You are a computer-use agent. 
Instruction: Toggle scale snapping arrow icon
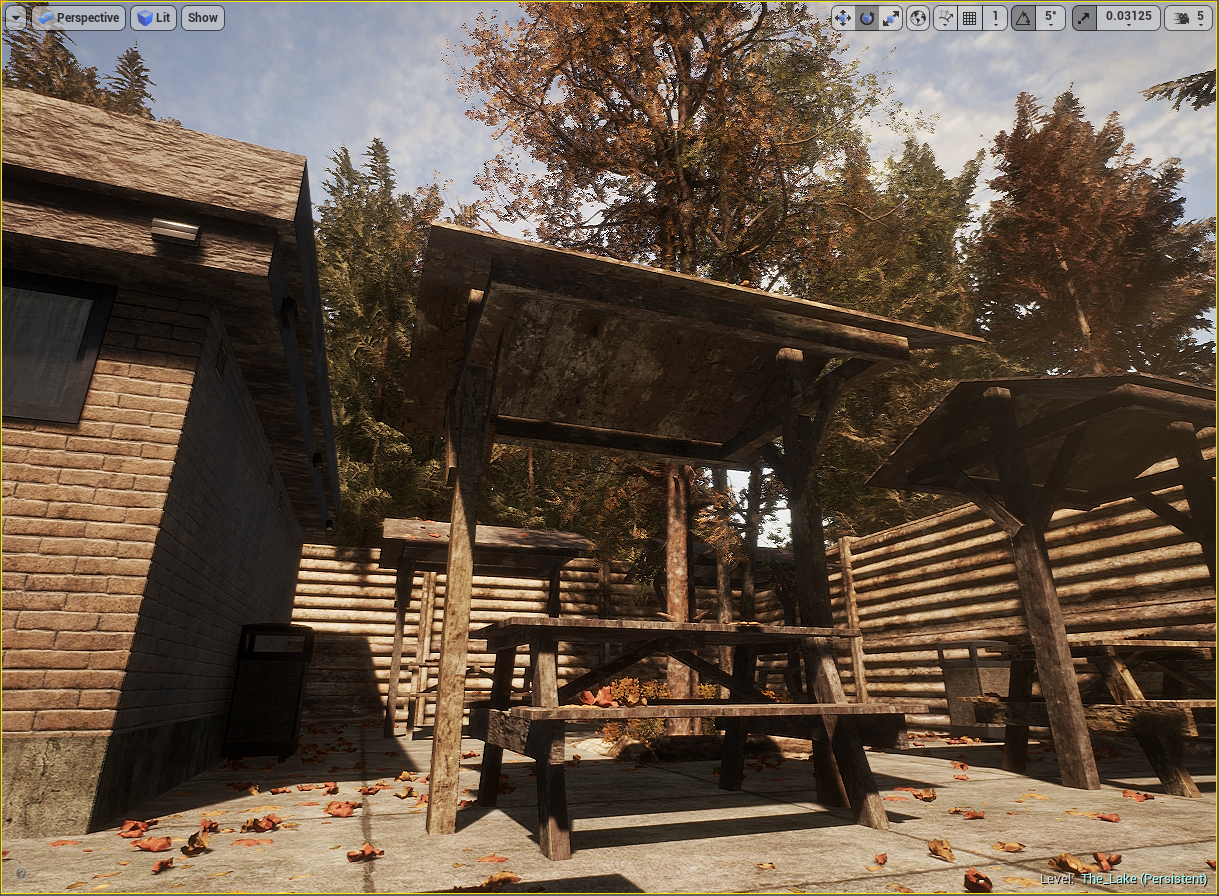(1084, 17)
